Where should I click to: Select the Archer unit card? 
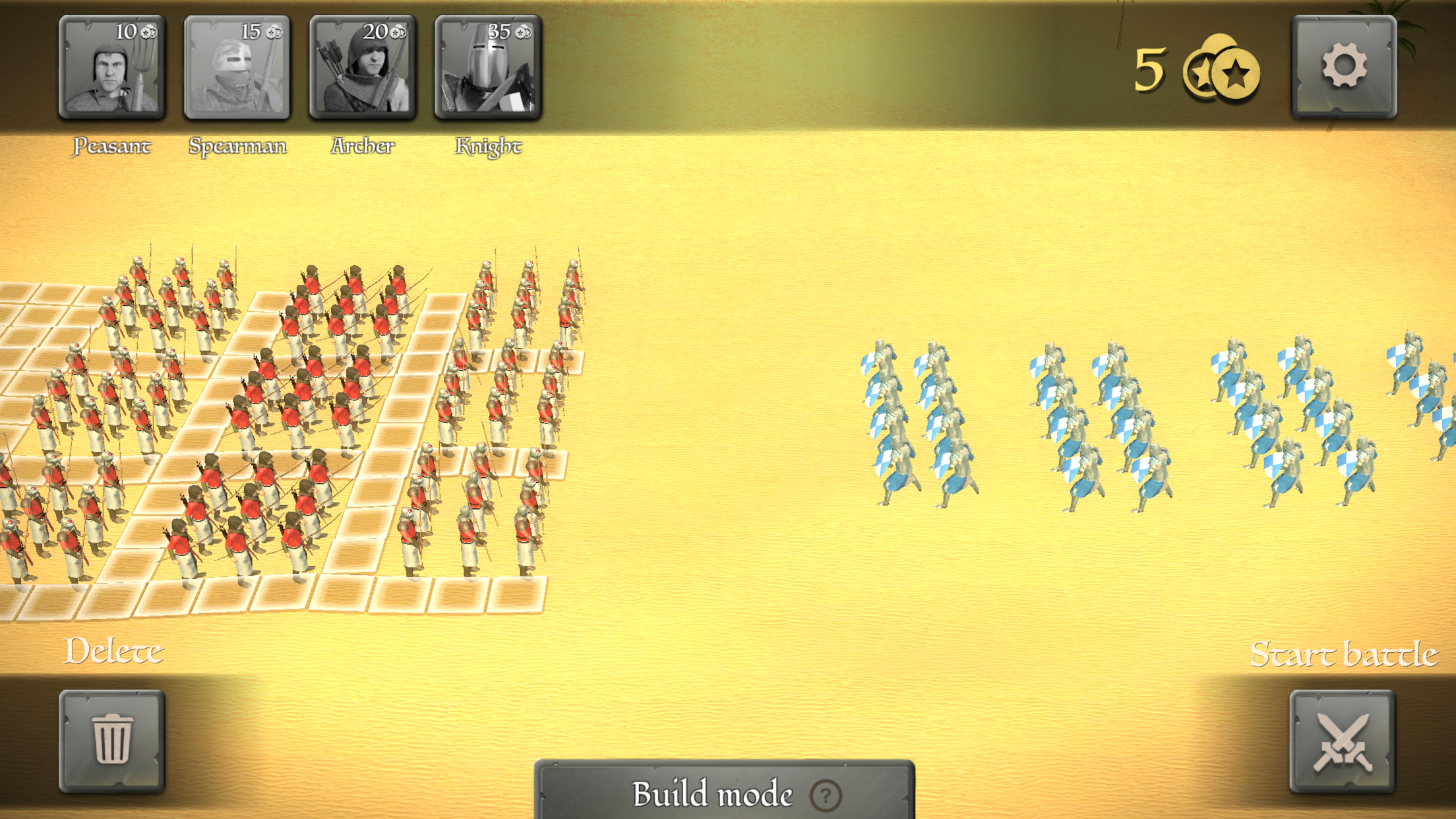pos(363,69)
